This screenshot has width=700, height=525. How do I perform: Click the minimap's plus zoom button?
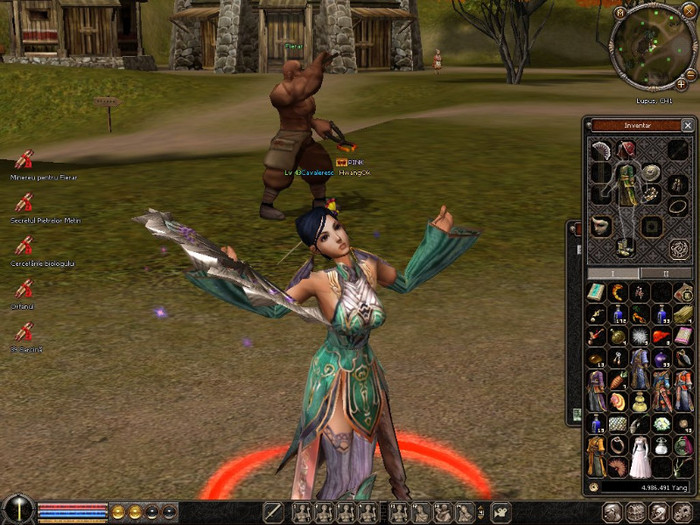coord(681,85)
